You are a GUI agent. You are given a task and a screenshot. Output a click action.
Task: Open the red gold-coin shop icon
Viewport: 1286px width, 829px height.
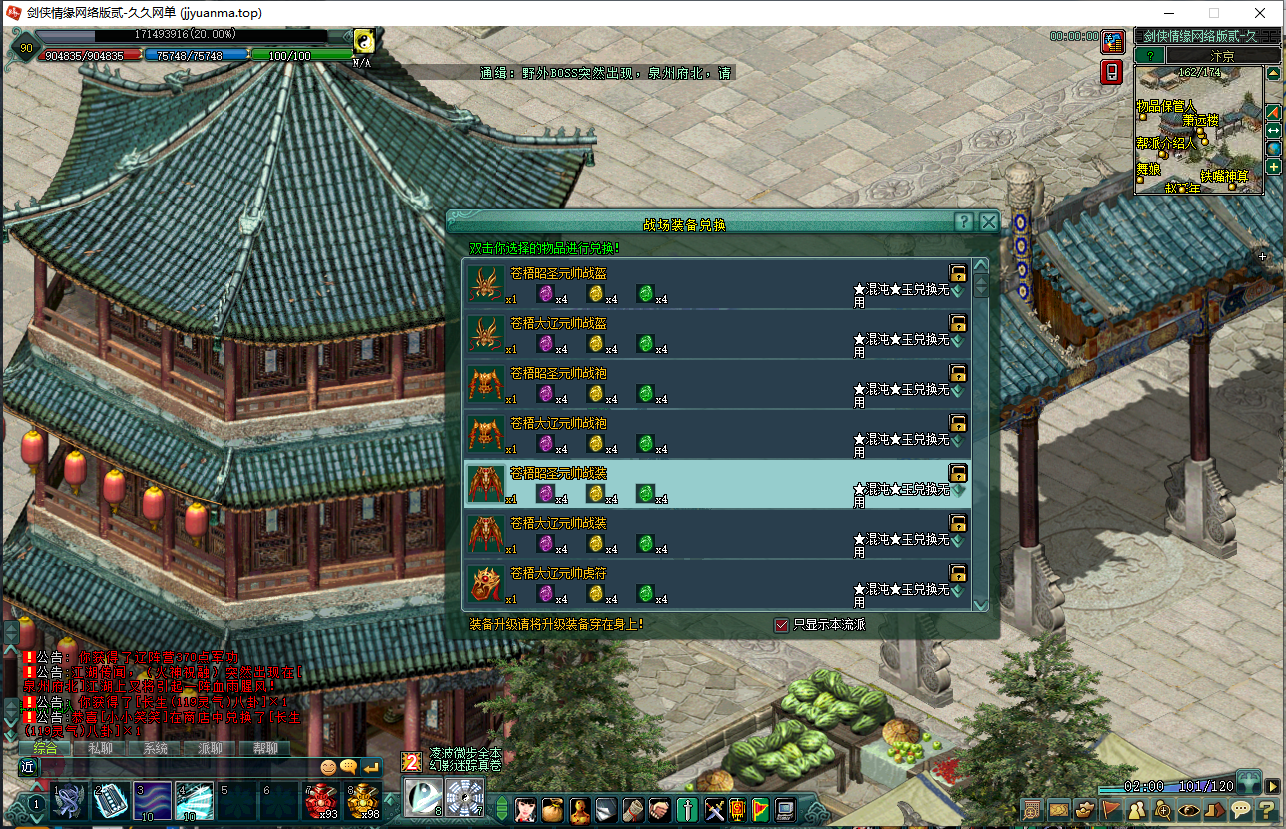1112,42
